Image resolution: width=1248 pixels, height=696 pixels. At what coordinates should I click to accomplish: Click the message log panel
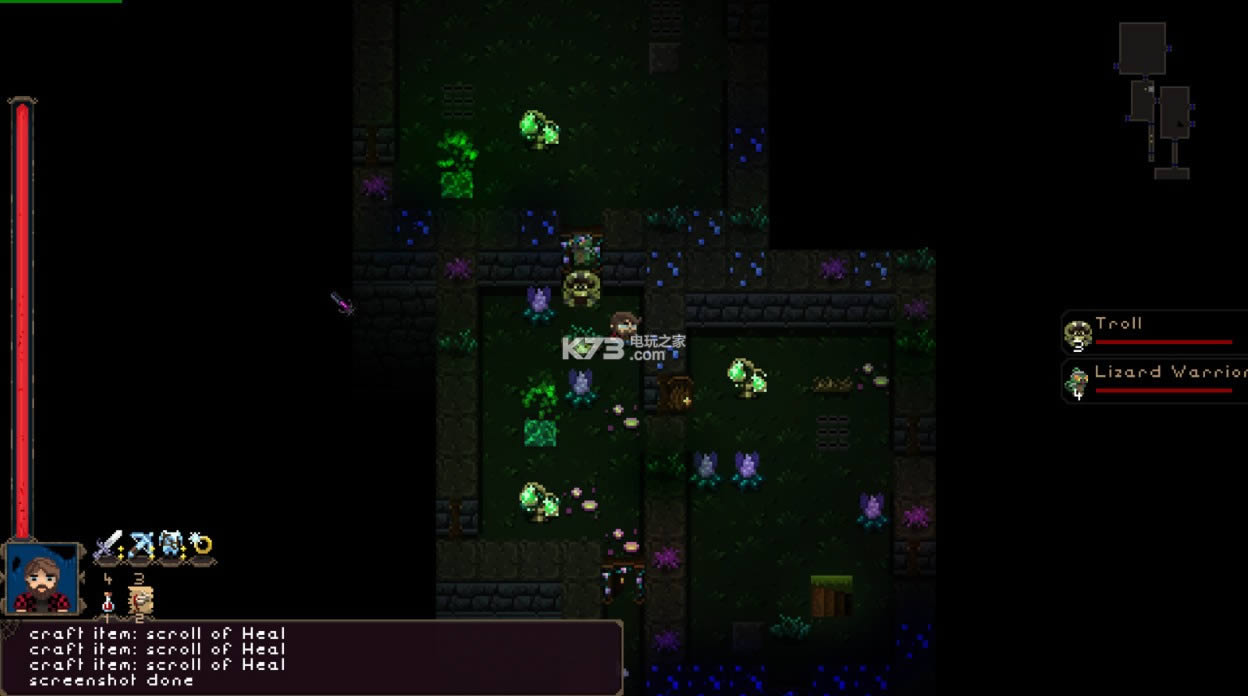(x=310, y=656)
